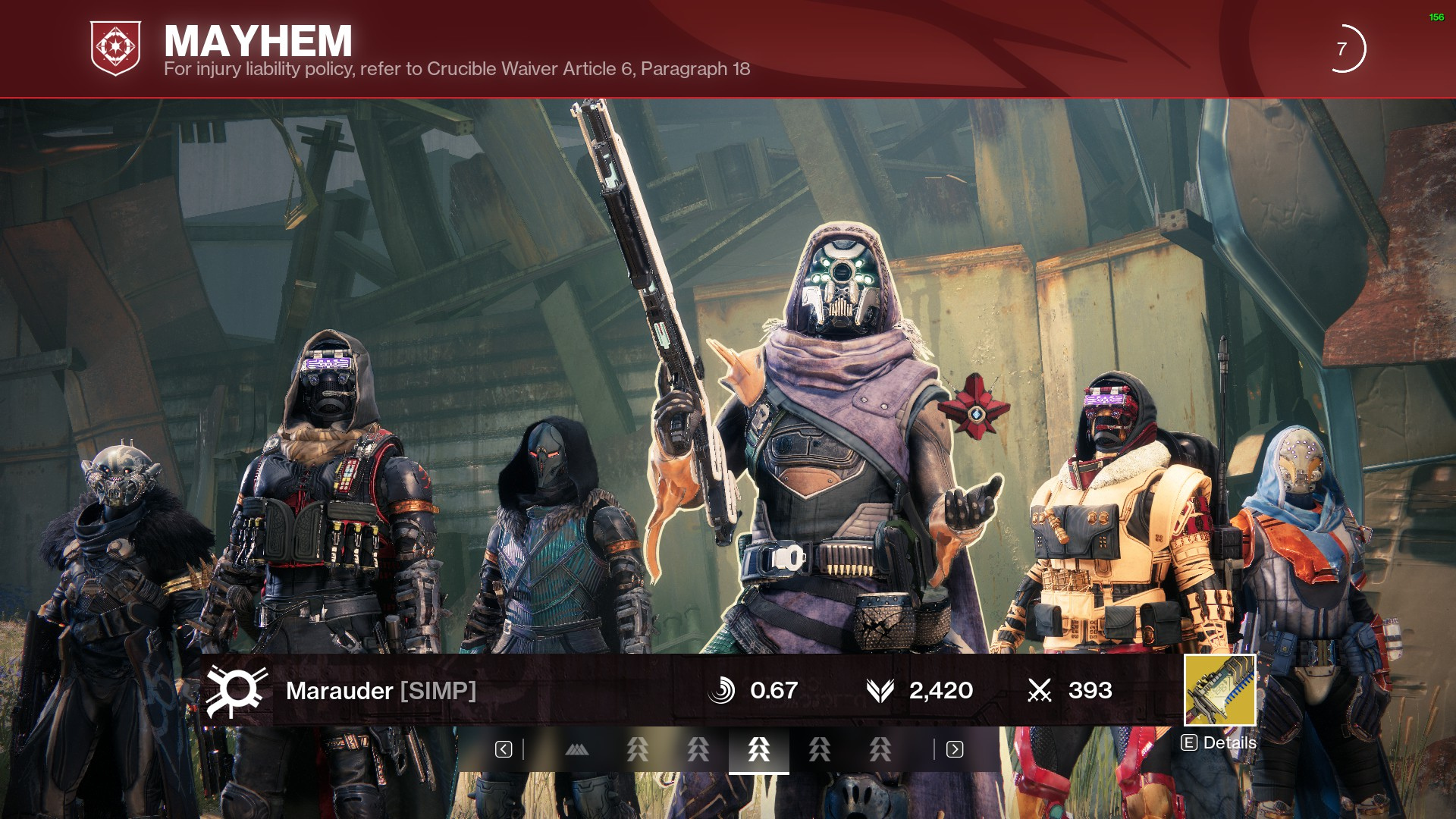Screen dimensions: 1456x819
Task: Click Marauder's white emblem icon
Action: pos(237,691)
